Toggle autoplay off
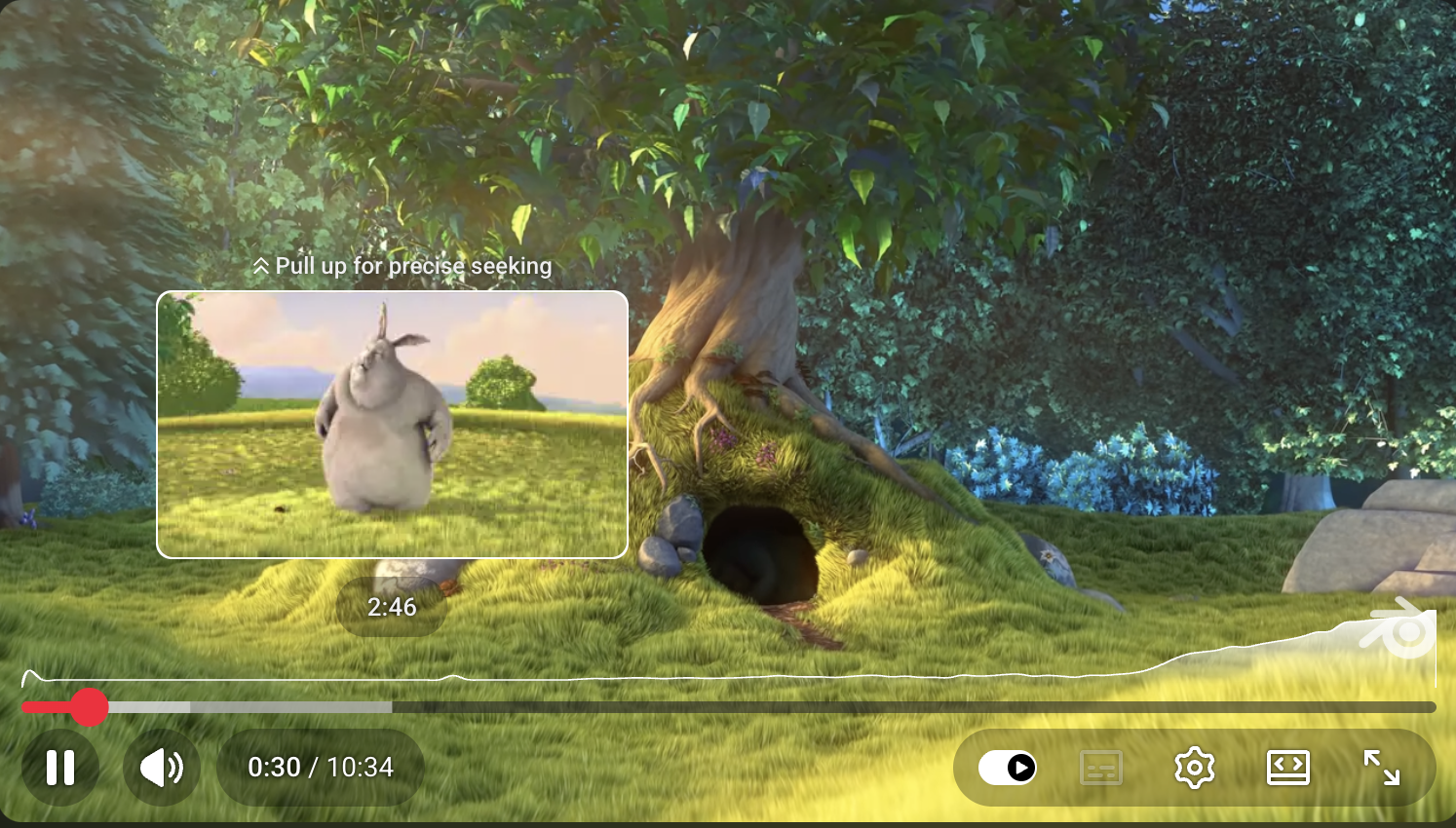The height and width of the screenshot is (828, 1456). click(x=1006, y=769)
